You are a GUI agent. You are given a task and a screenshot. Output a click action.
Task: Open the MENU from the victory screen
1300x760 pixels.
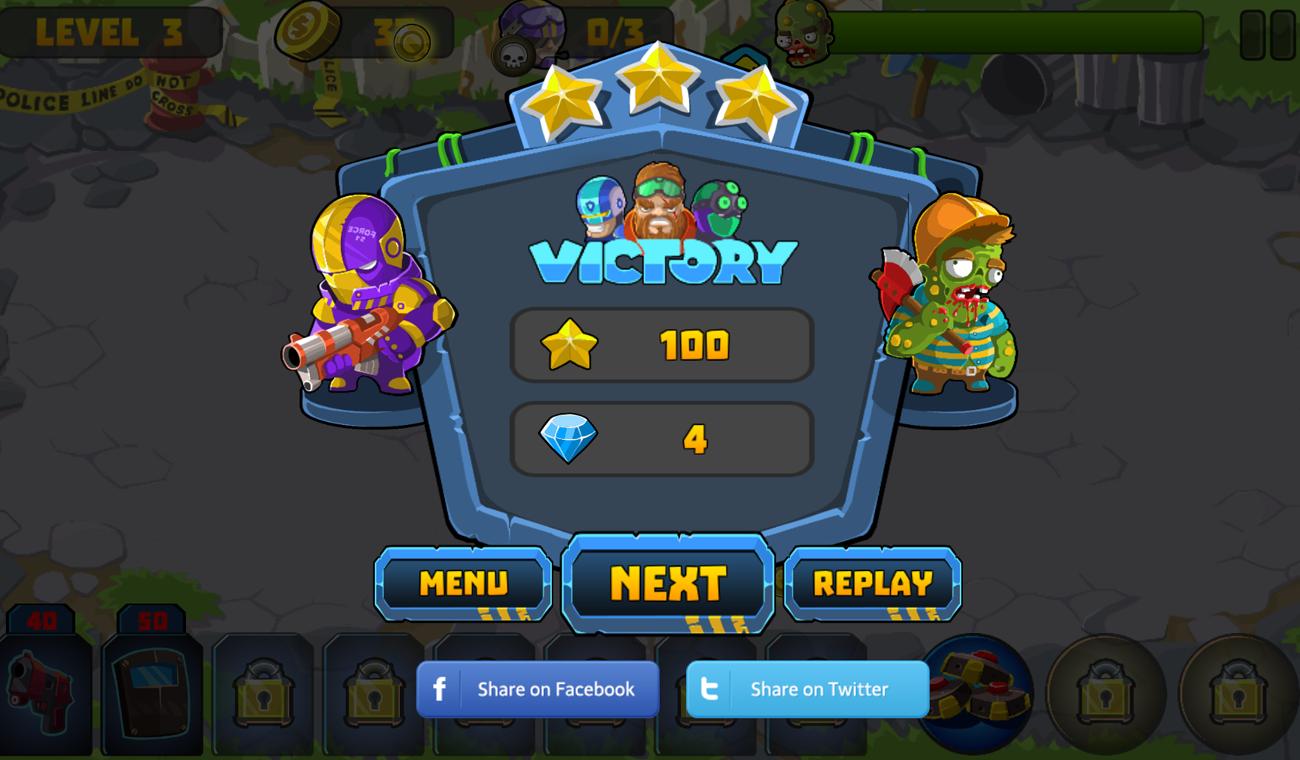463,583
